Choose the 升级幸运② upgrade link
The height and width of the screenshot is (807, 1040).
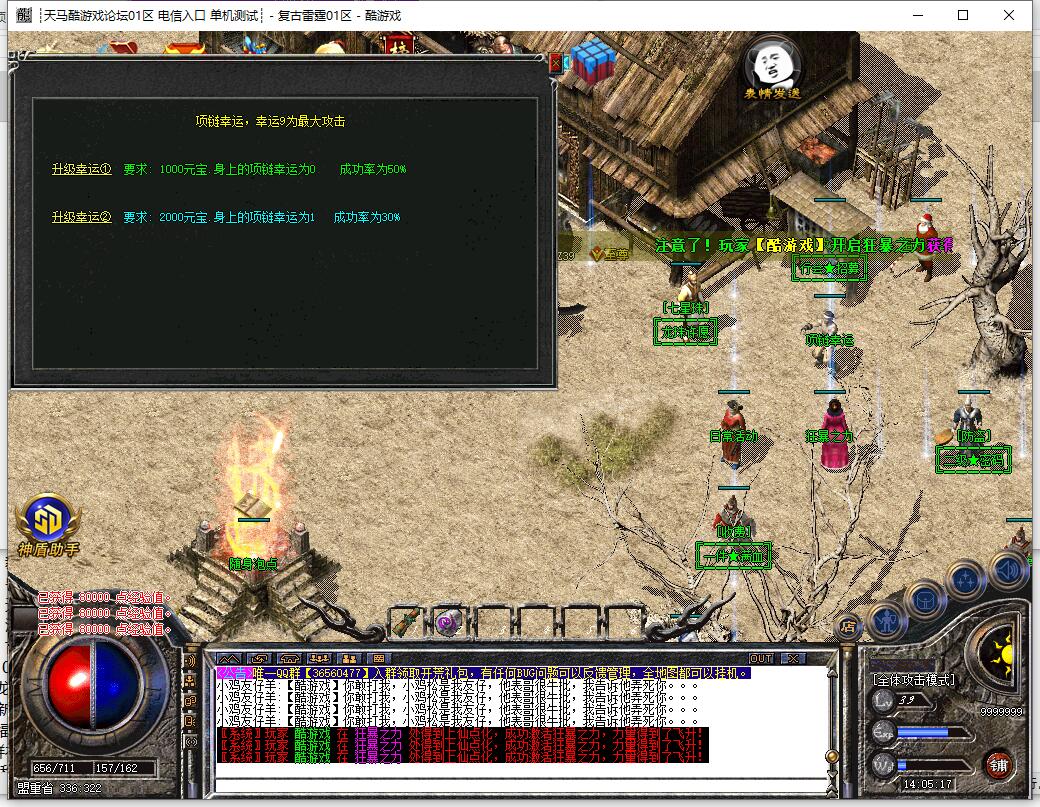81,217
